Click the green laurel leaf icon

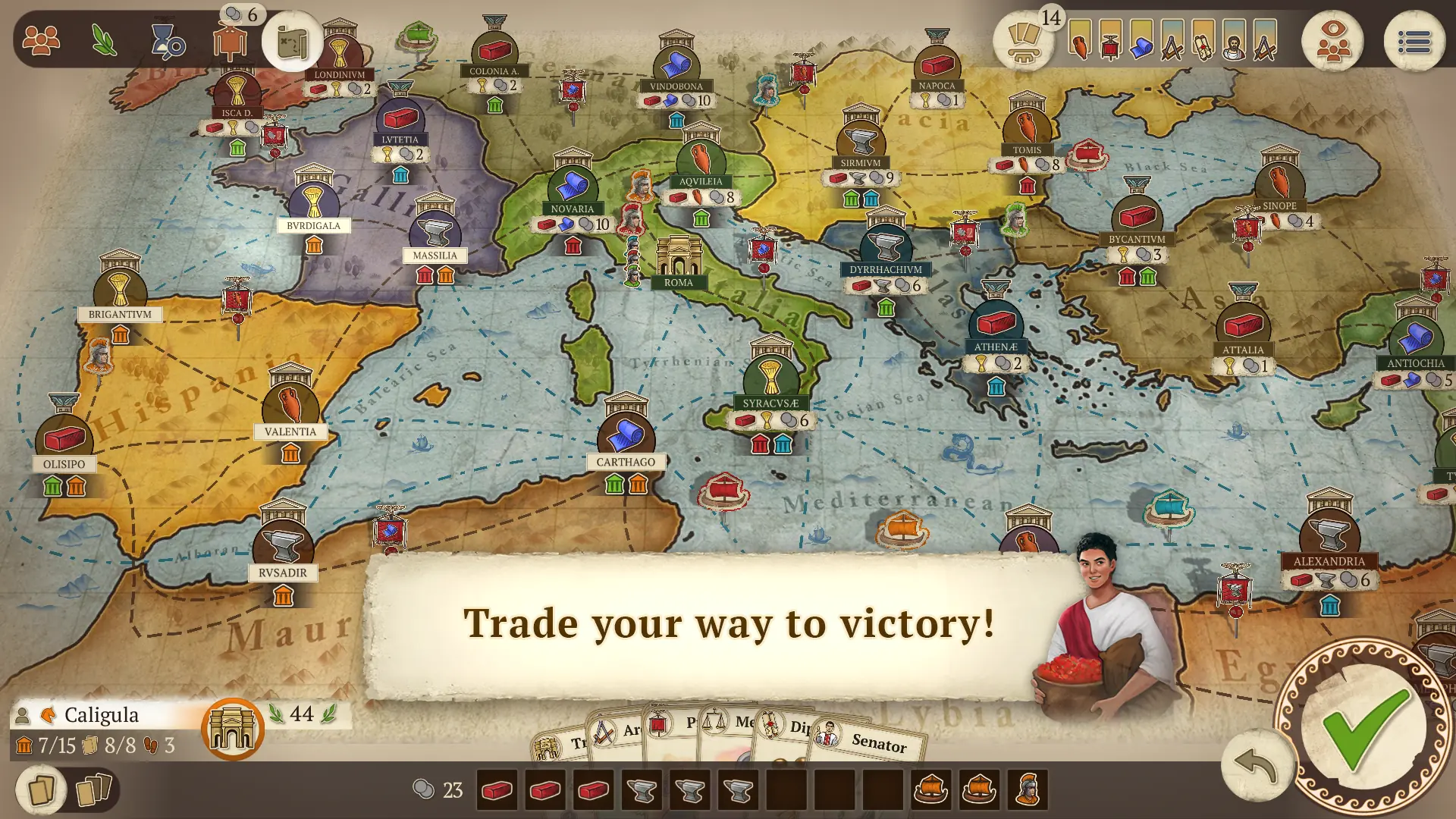coord(104,42)
